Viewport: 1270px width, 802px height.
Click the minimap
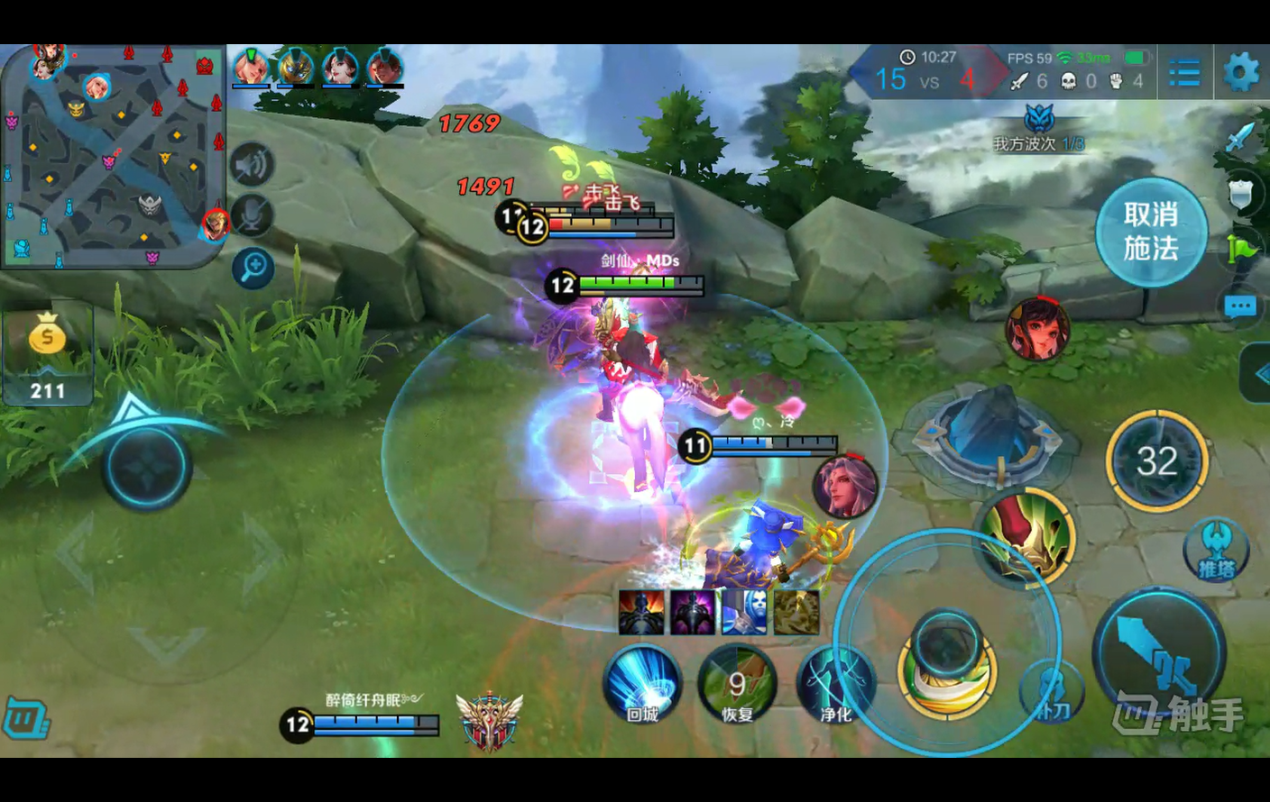[112, 157]
